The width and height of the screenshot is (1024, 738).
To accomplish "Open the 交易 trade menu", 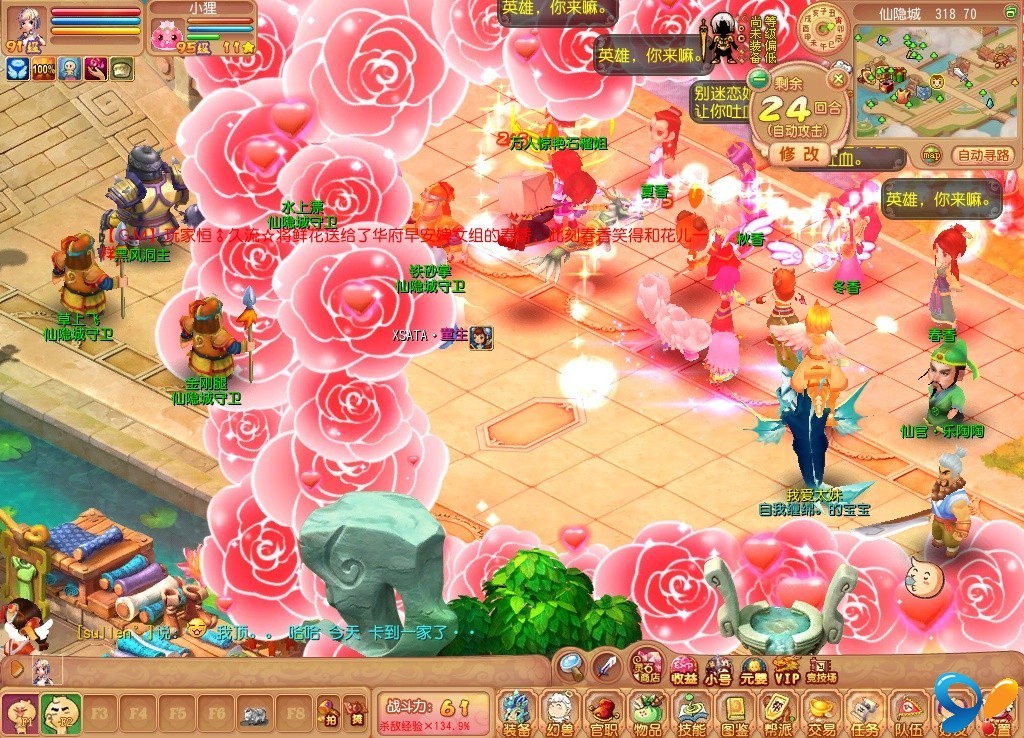I will click(822, 712).
